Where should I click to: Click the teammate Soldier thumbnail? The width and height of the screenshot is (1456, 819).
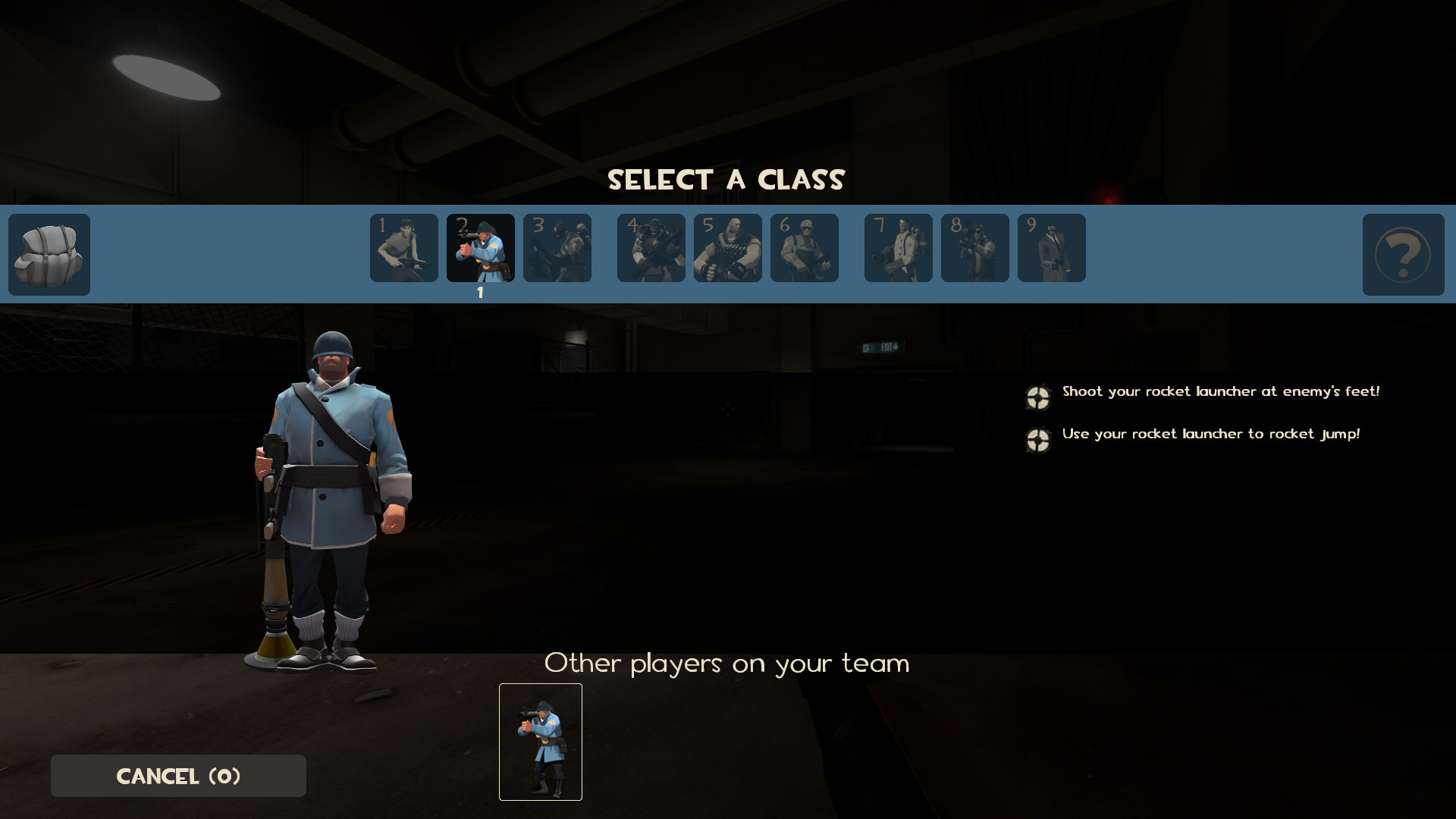click(x=540, y=742)
